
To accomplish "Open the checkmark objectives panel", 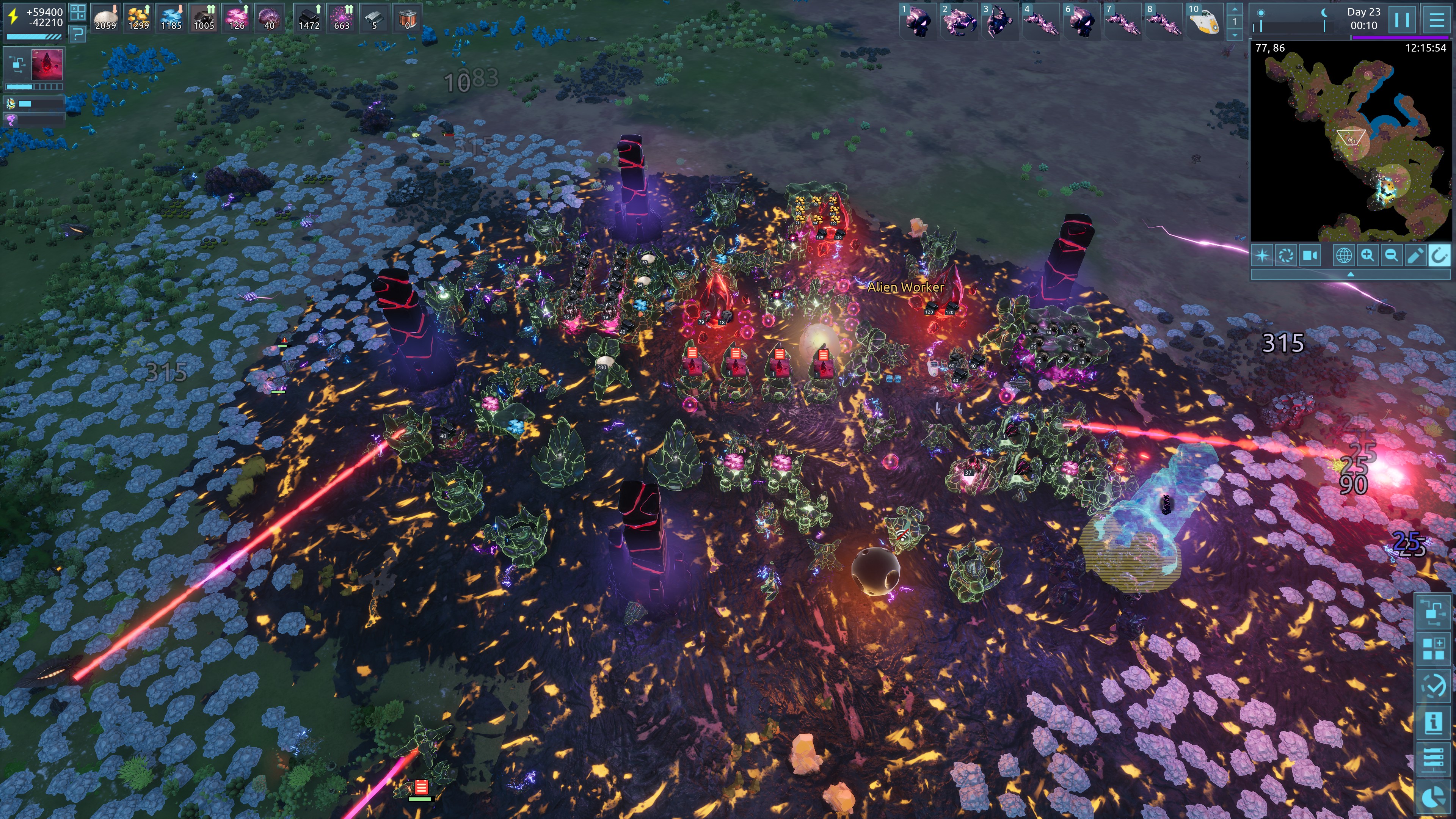I will 1433,686.
